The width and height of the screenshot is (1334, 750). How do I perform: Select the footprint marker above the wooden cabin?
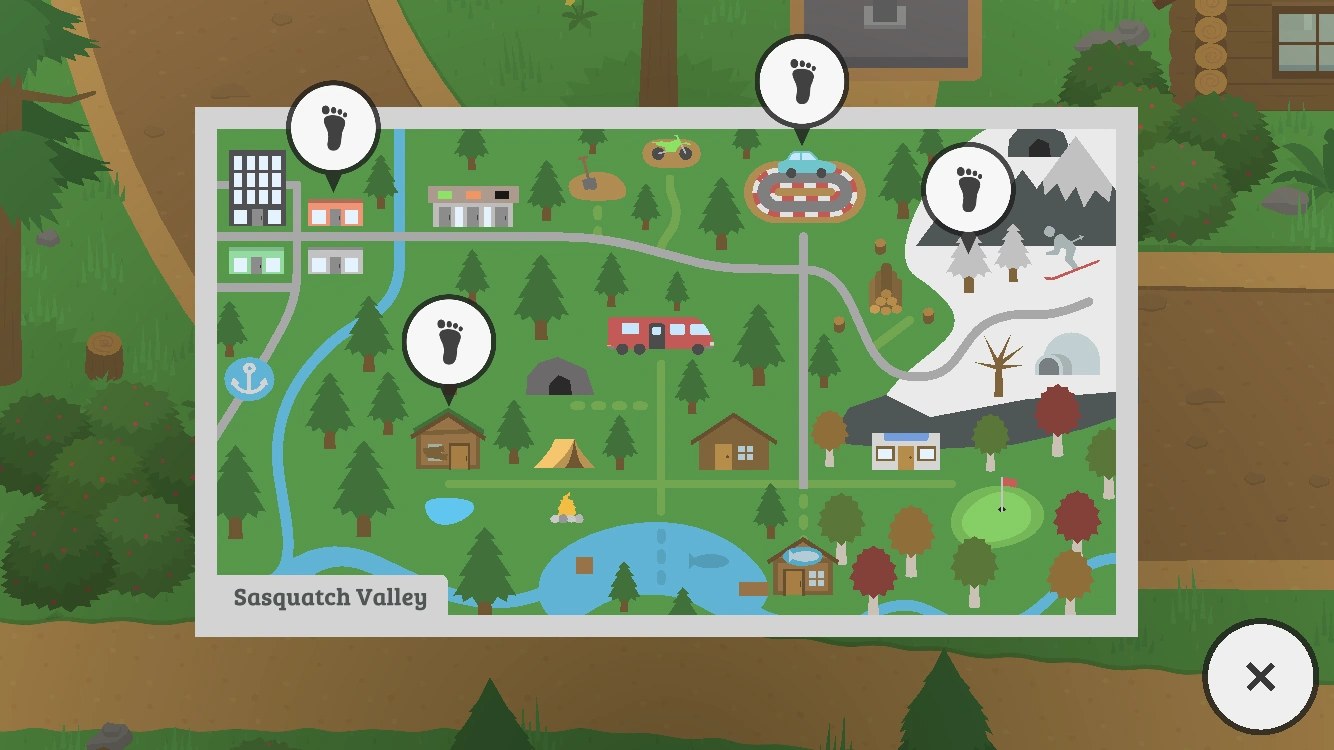point(449,340)
